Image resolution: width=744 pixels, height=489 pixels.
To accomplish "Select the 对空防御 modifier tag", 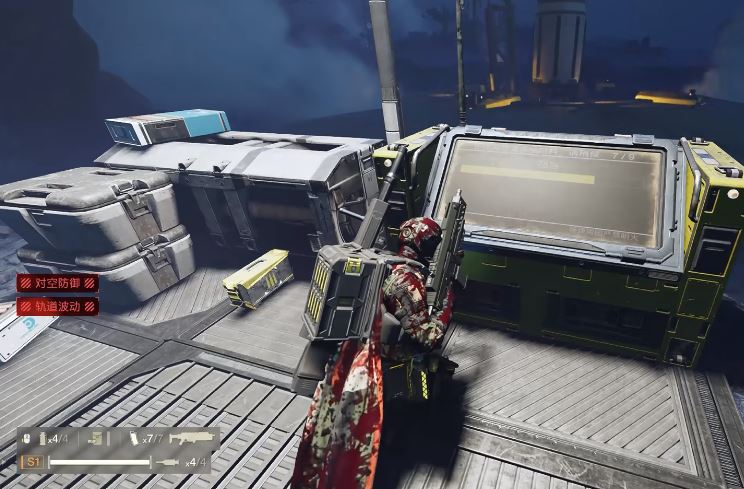I will pyautogui.click(x=58, y=284).
